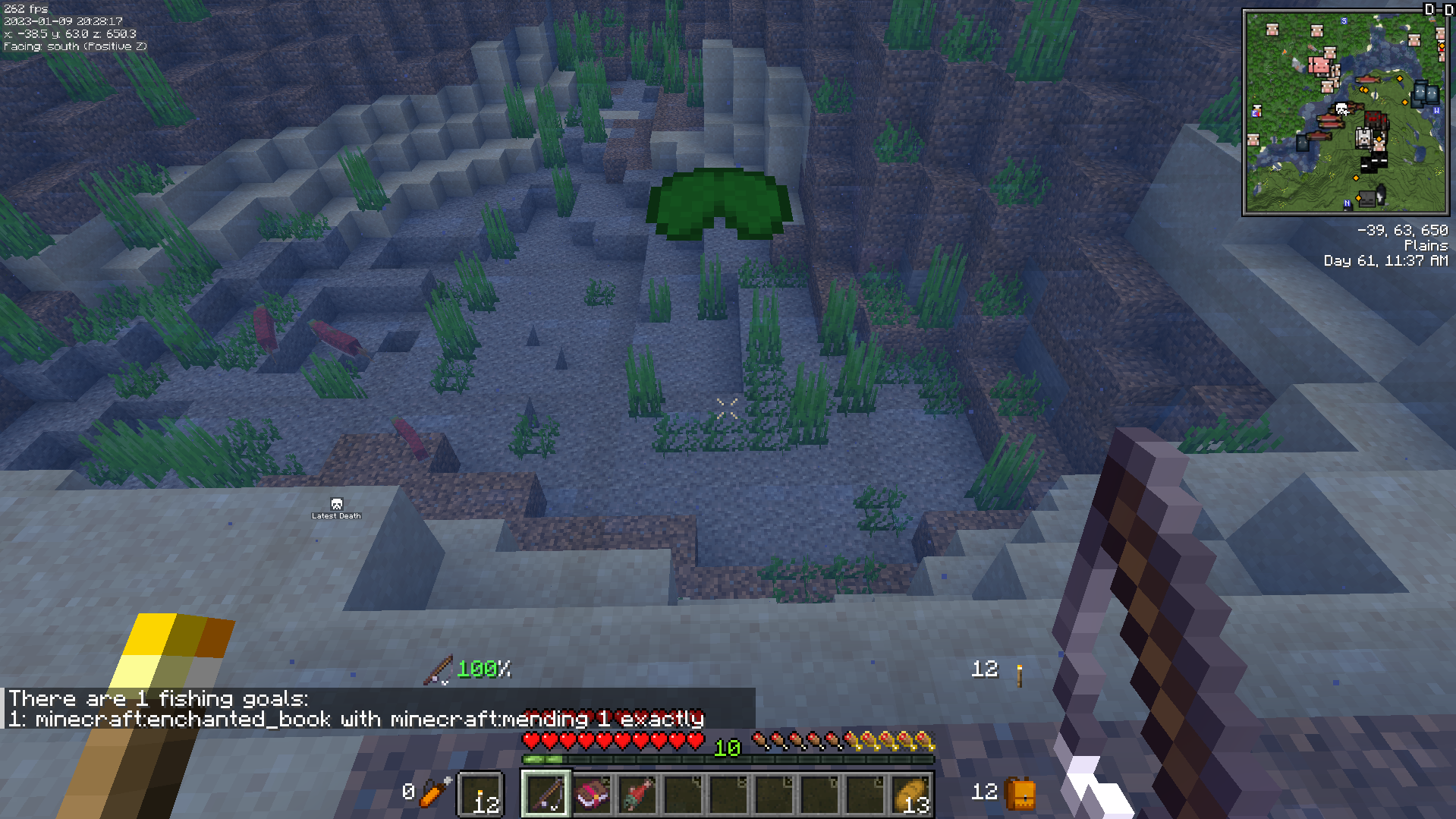Click the Day 61, 11:37 AM label
The height and width of the screenshot is (819, 1456).
1385,260
